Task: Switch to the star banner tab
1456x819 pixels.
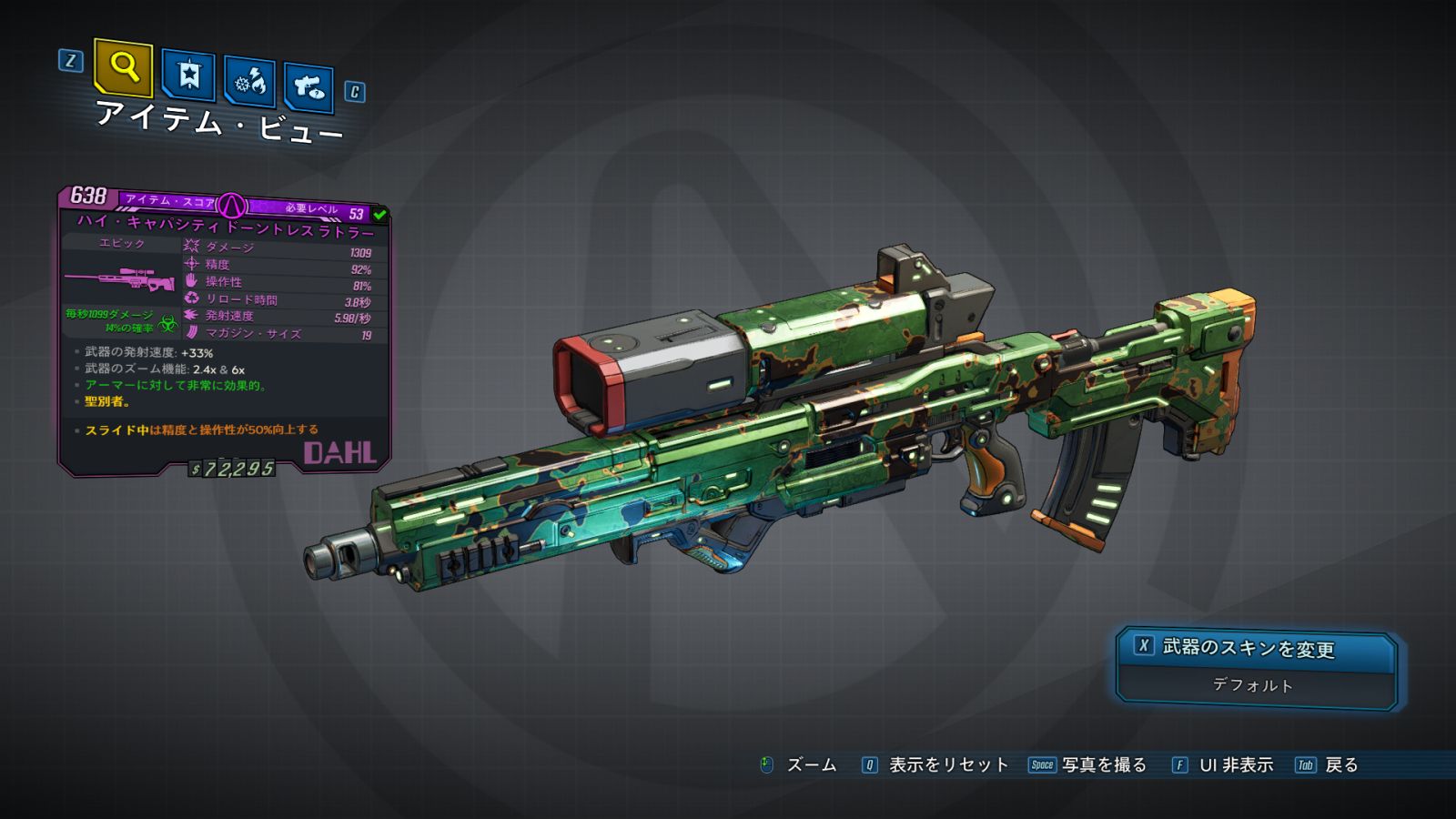Action: click(188, 75)
